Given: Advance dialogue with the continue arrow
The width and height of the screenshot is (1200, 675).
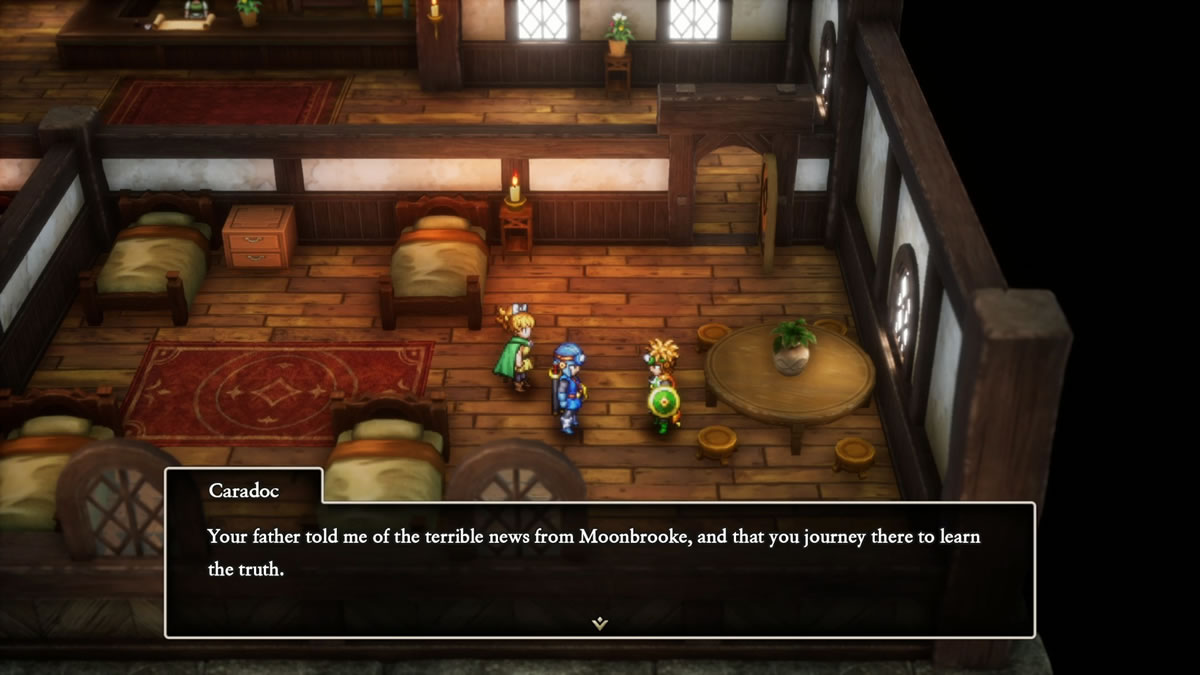Looking at the screenshot, I should click(599, 623).
